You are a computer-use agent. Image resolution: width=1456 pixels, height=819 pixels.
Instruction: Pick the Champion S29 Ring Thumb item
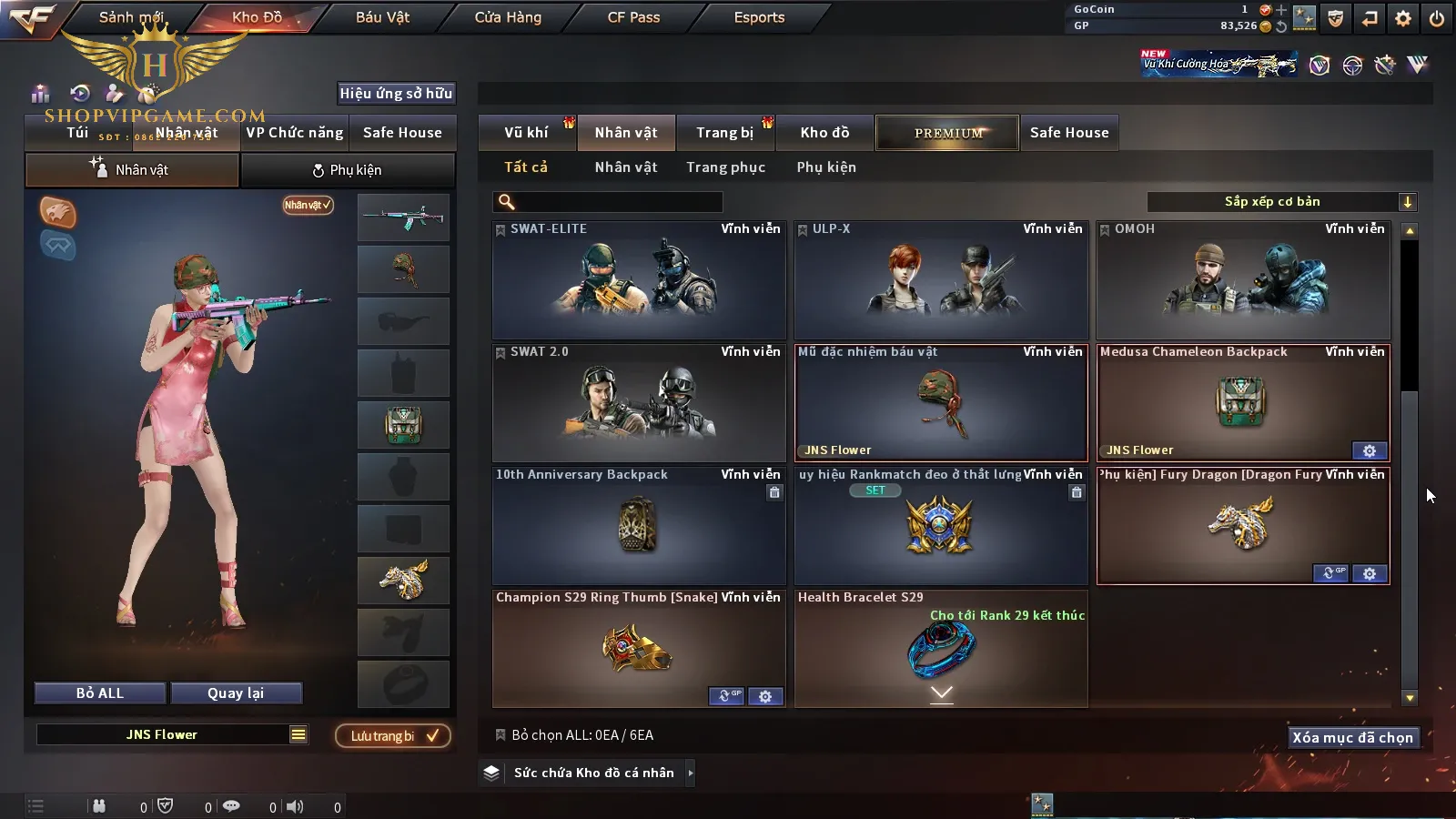pos(637,648)
